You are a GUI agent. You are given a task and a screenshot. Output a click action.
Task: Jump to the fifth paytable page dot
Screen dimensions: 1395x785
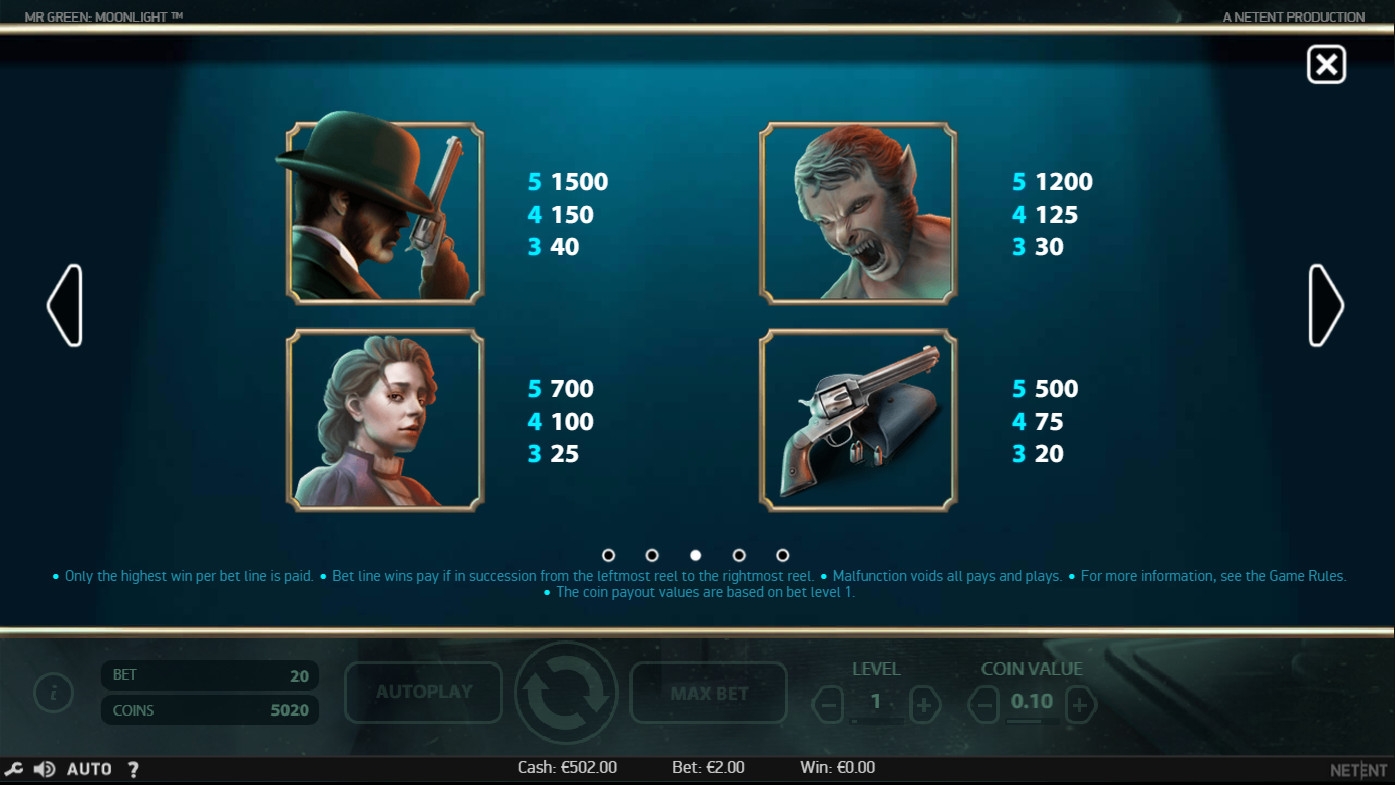[x=783, y=555]
